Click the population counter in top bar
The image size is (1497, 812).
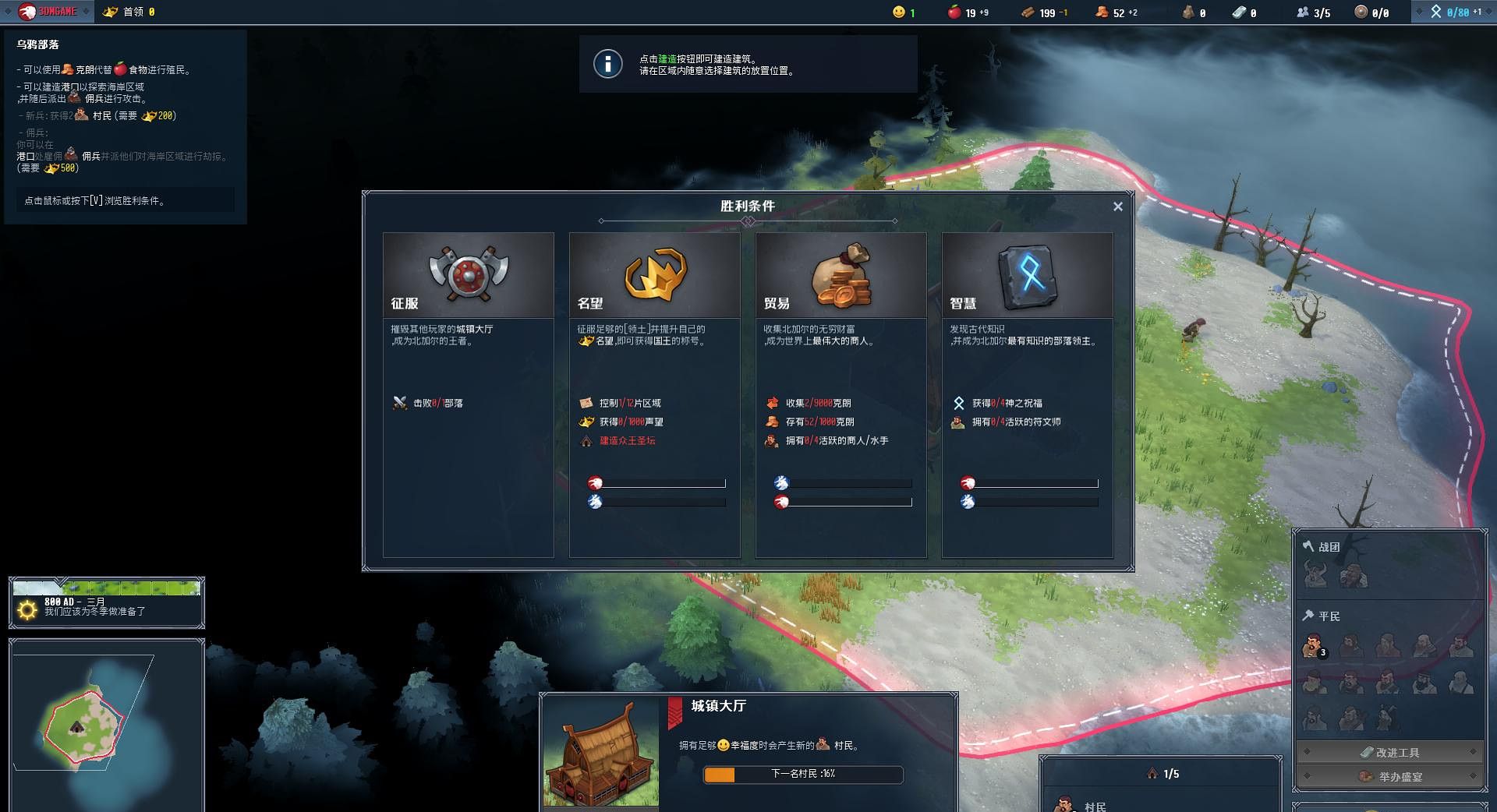click(x=1313, y=12)
